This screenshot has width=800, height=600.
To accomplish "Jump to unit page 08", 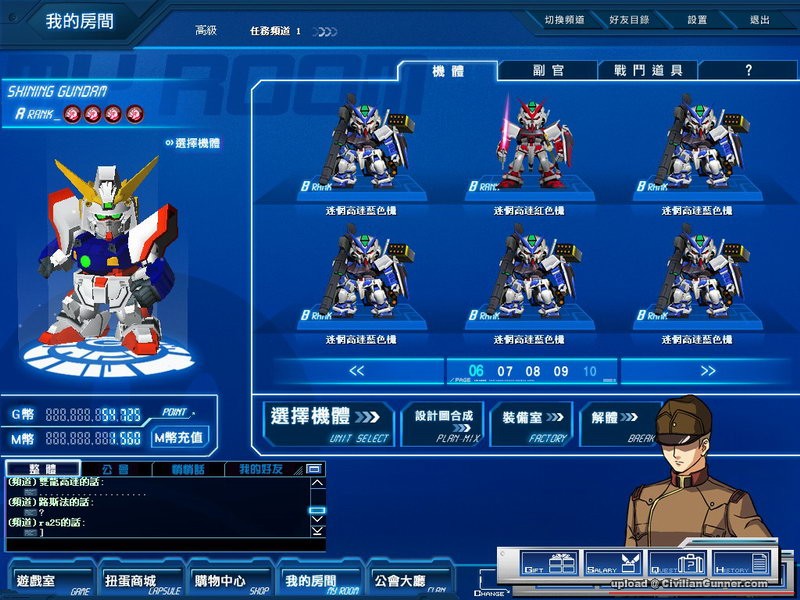I will [x=533, y=372].
